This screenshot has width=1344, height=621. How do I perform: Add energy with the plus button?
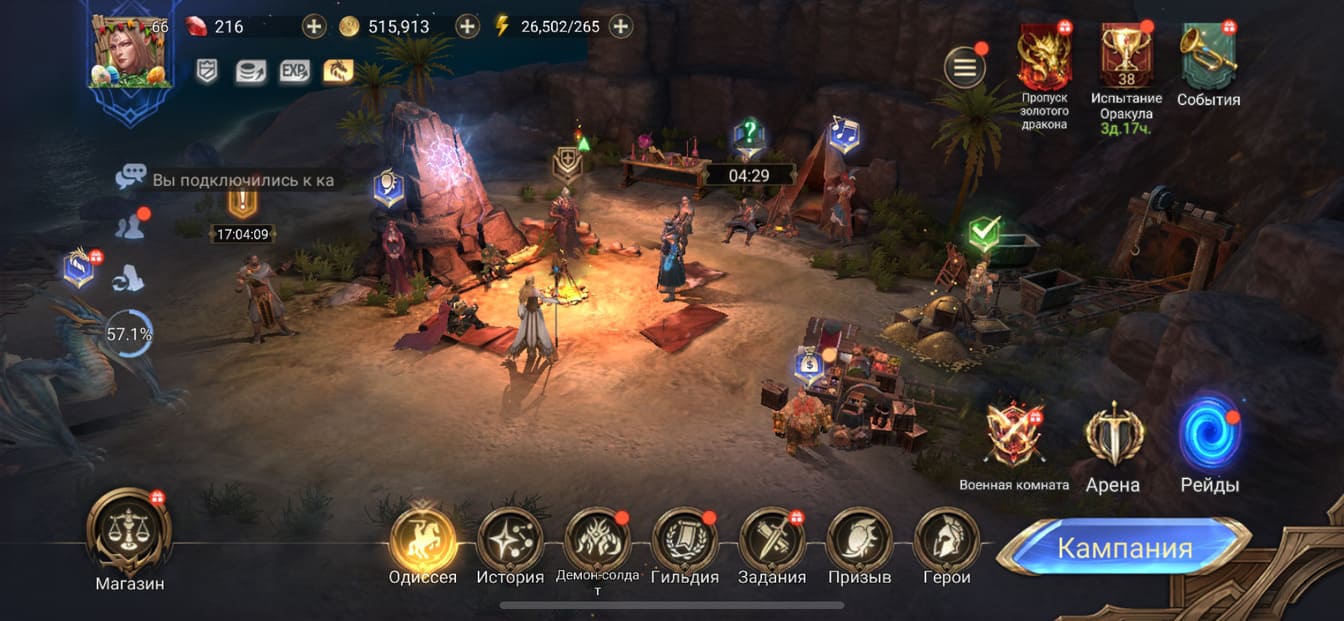(x=621, y=26)
